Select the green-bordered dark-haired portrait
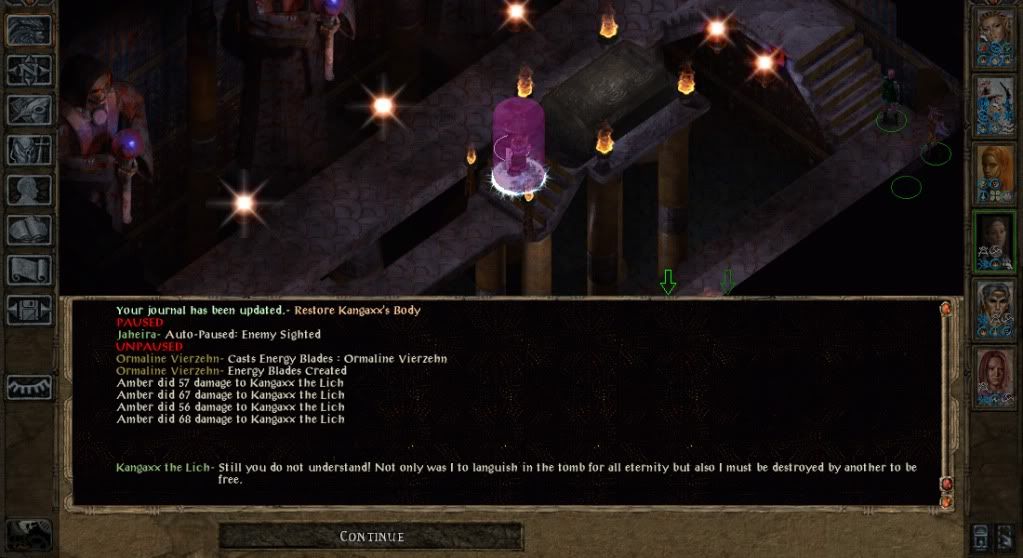1023x558 pixels. (x=995, y=241)
